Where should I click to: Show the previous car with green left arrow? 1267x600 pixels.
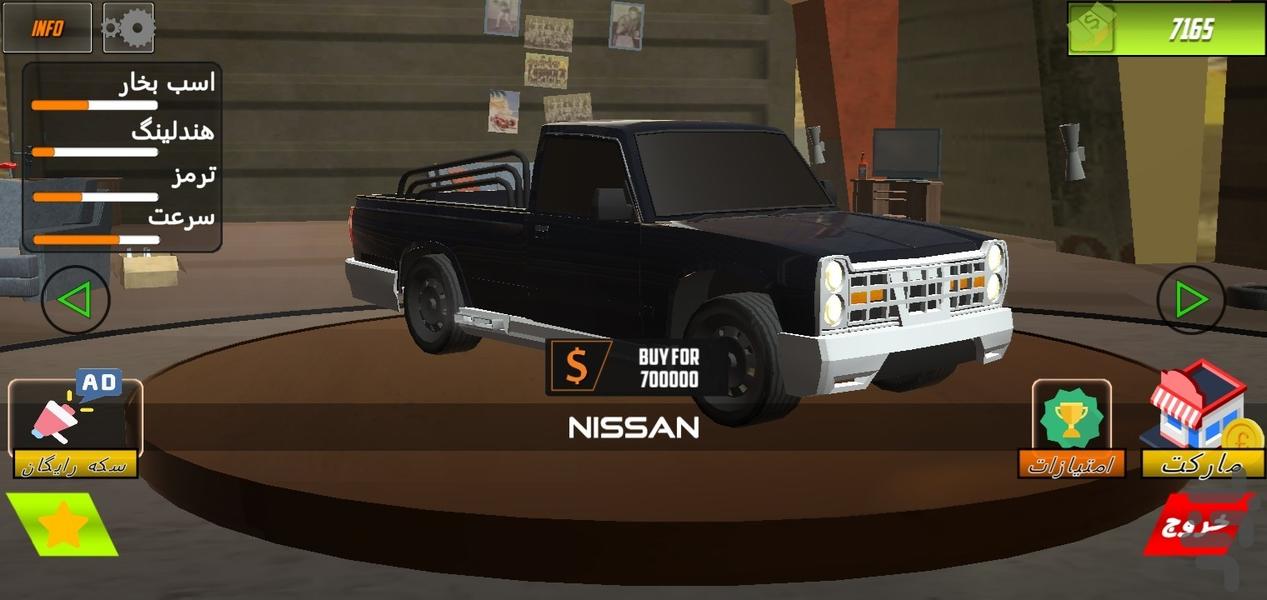[x=76, y=299]
